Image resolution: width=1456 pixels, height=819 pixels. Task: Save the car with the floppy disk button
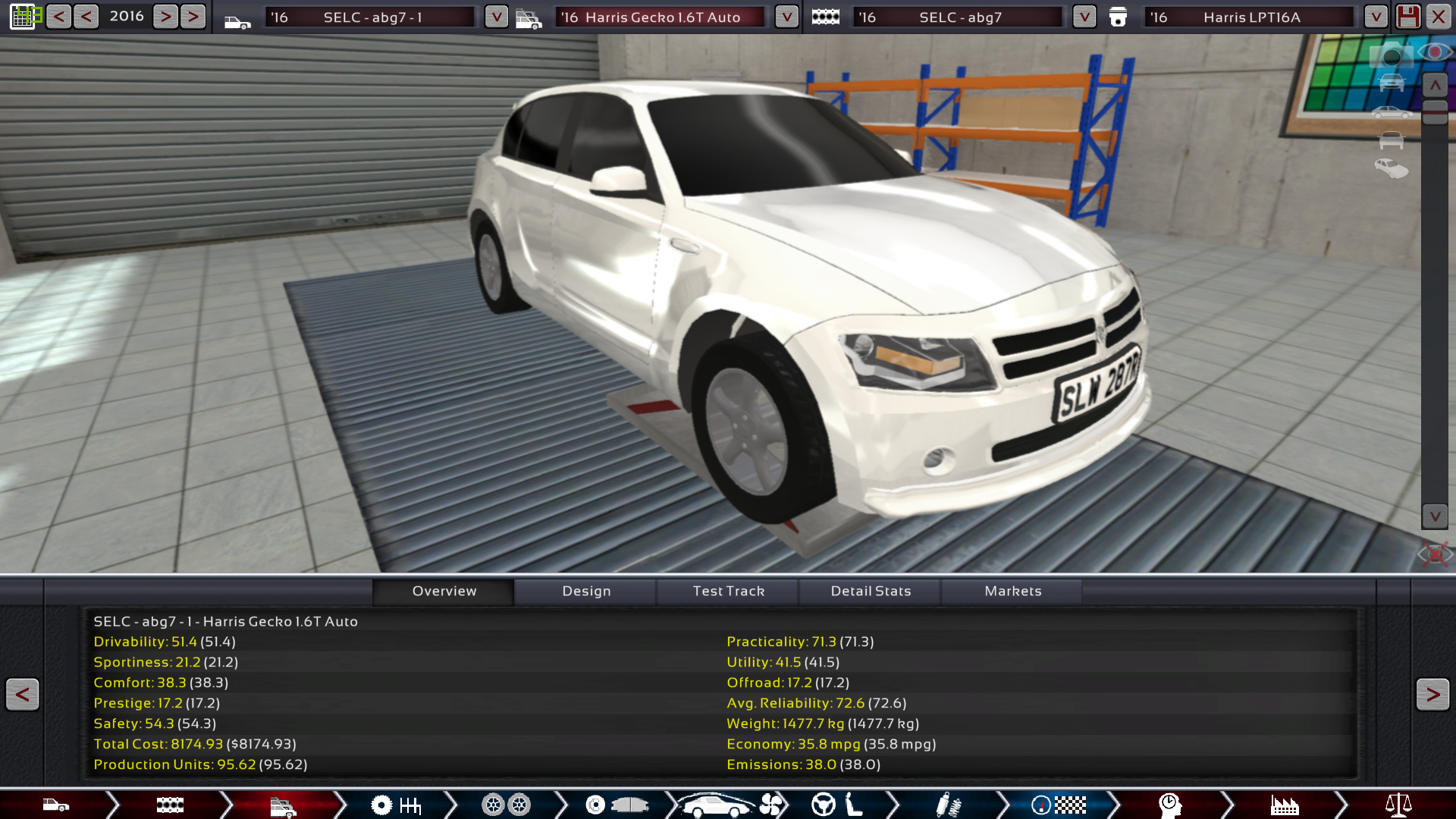[1407, 17]
